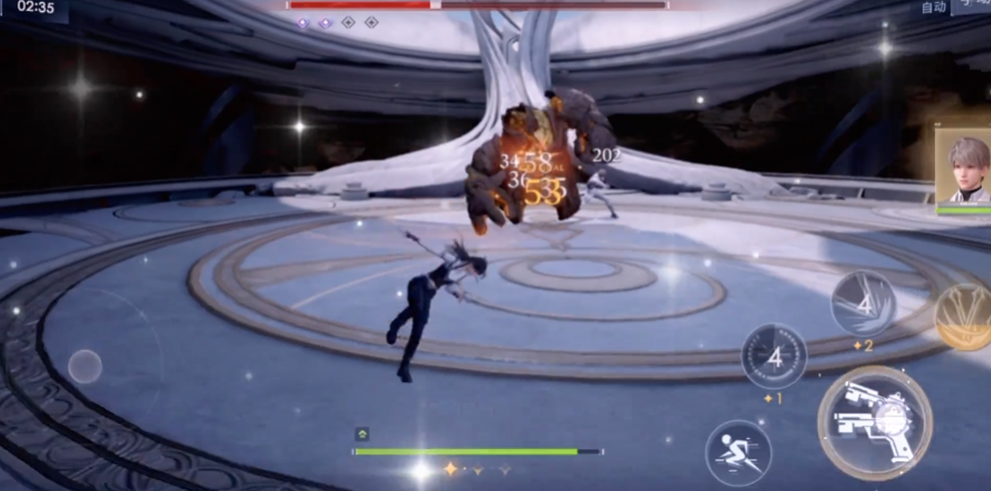The width and height of the screenshot is (991, 491).
Task: Select the silver-haired companion portrait
Action: (x=963, y=167)
